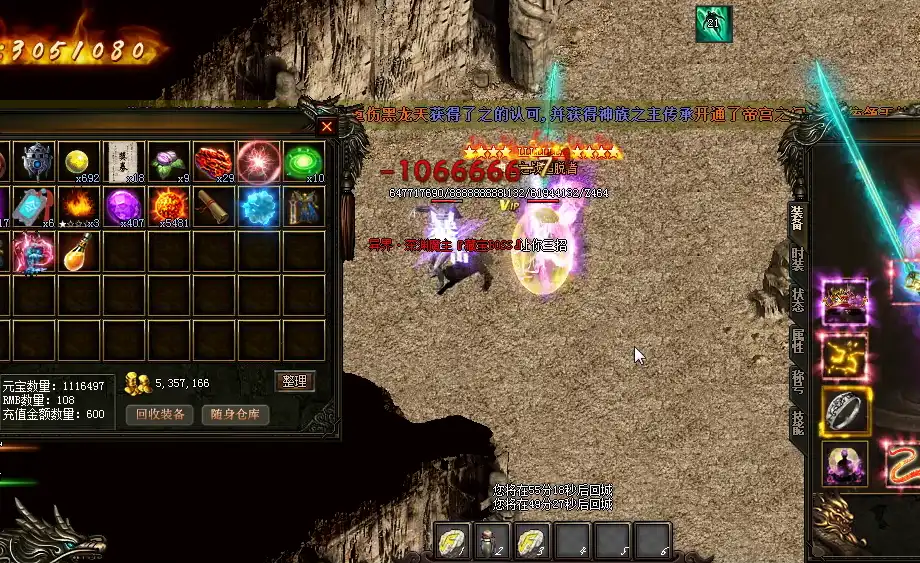Select the blue ice crystal item
920x563 pixels.
coord(258,207)
